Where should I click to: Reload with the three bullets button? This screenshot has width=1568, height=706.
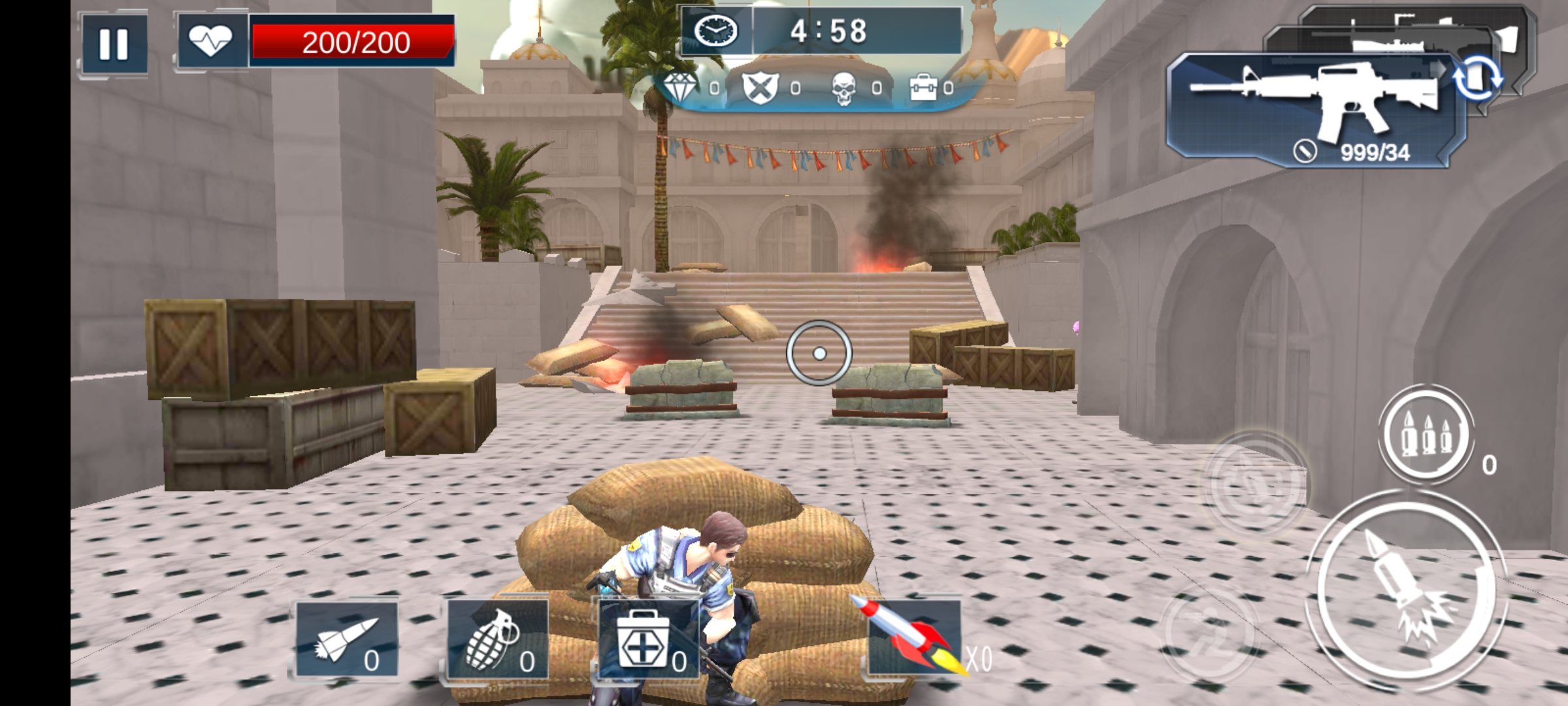pos(1426,434)
